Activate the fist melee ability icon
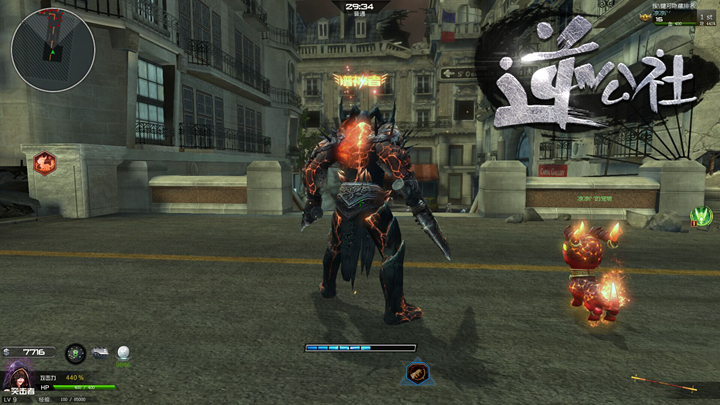 pos(416,374)
